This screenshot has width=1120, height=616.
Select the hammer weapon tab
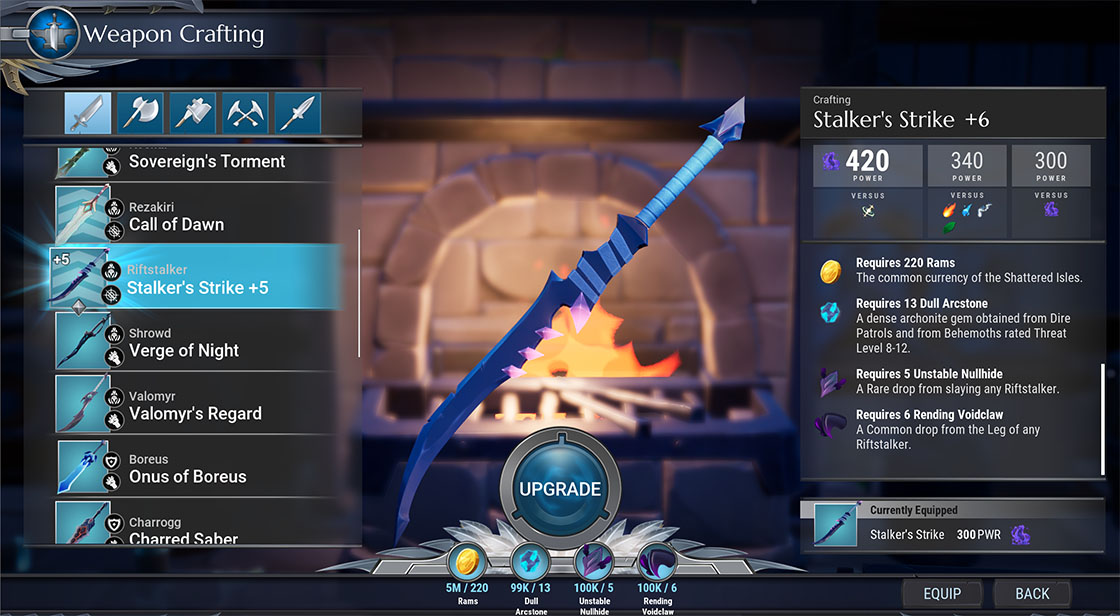(x=193, y=113)
